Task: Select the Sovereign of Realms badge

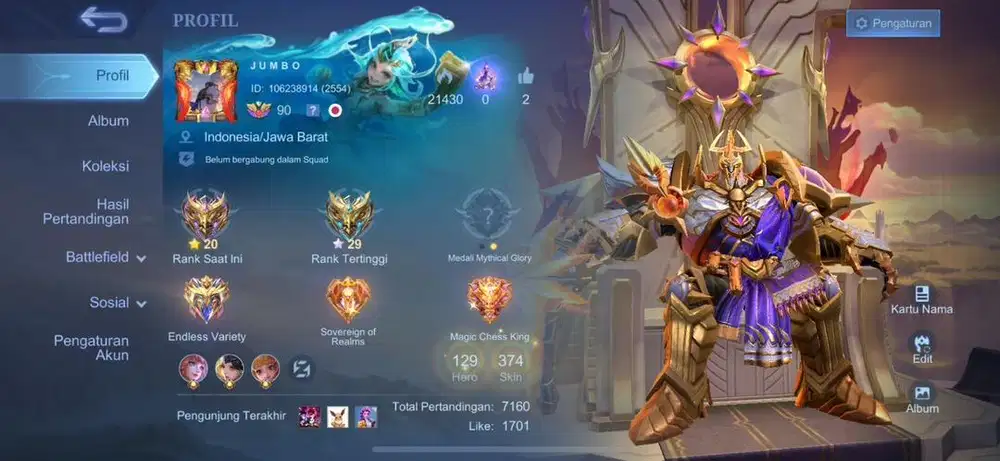Action: click(348, 299)
